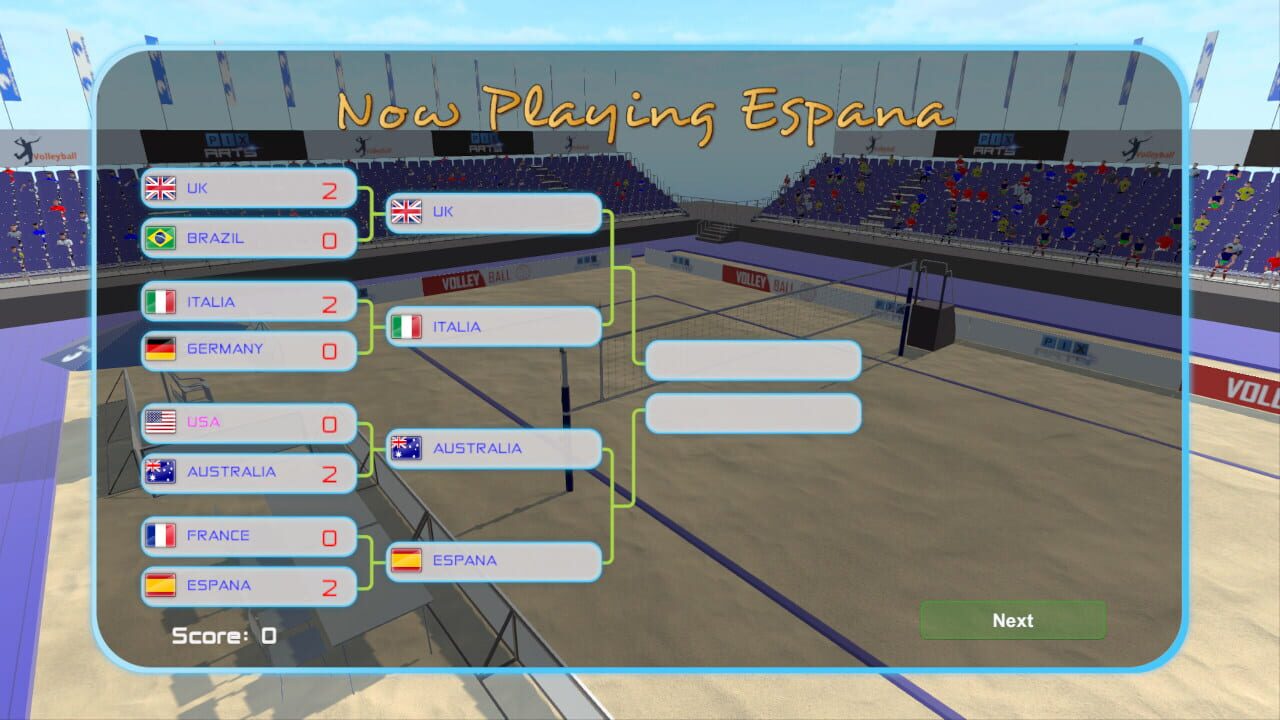
Task: Click the Australia flag in the semifinal bracket
Action: (x=406, y=449)
